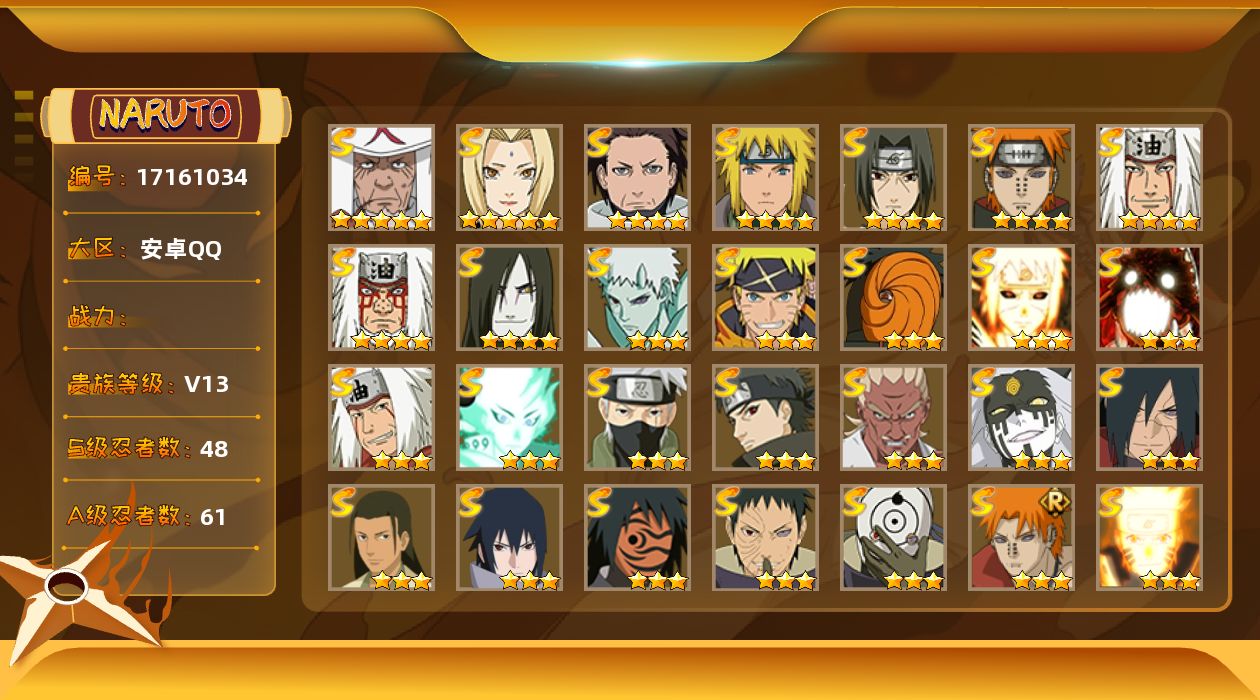
Task: Select the red-cloaked tailed beast Naruto
Action: pyautogui.click(x=1149, y=298)
